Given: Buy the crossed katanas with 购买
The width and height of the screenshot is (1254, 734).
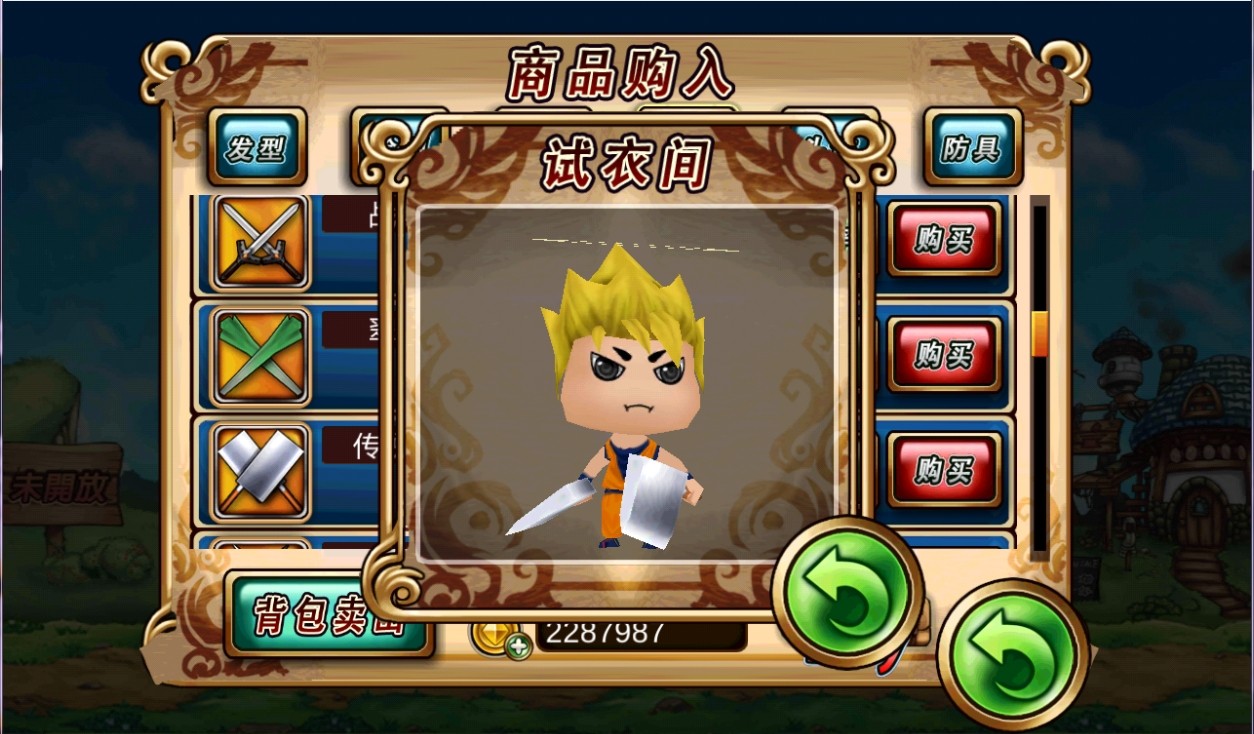Looking at the screenshot, I should pyautogui.click(x=943, y=239).
